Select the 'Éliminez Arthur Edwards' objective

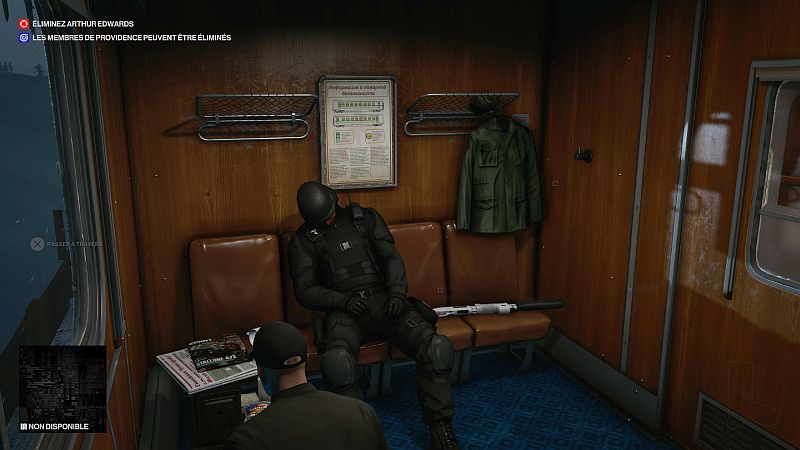pos(82,23)
